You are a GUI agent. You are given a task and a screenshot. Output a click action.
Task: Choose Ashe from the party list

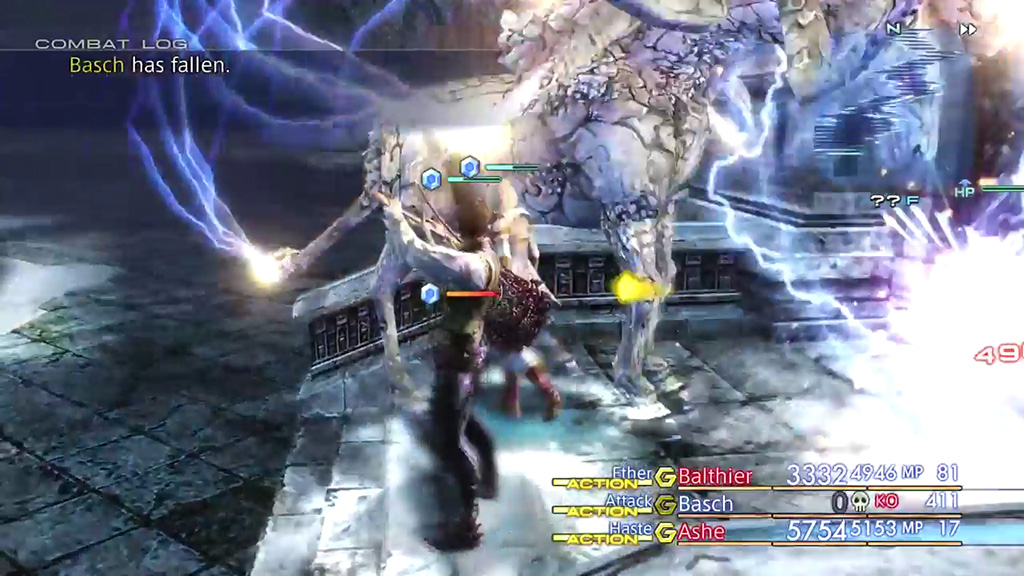tap(701, 532)
